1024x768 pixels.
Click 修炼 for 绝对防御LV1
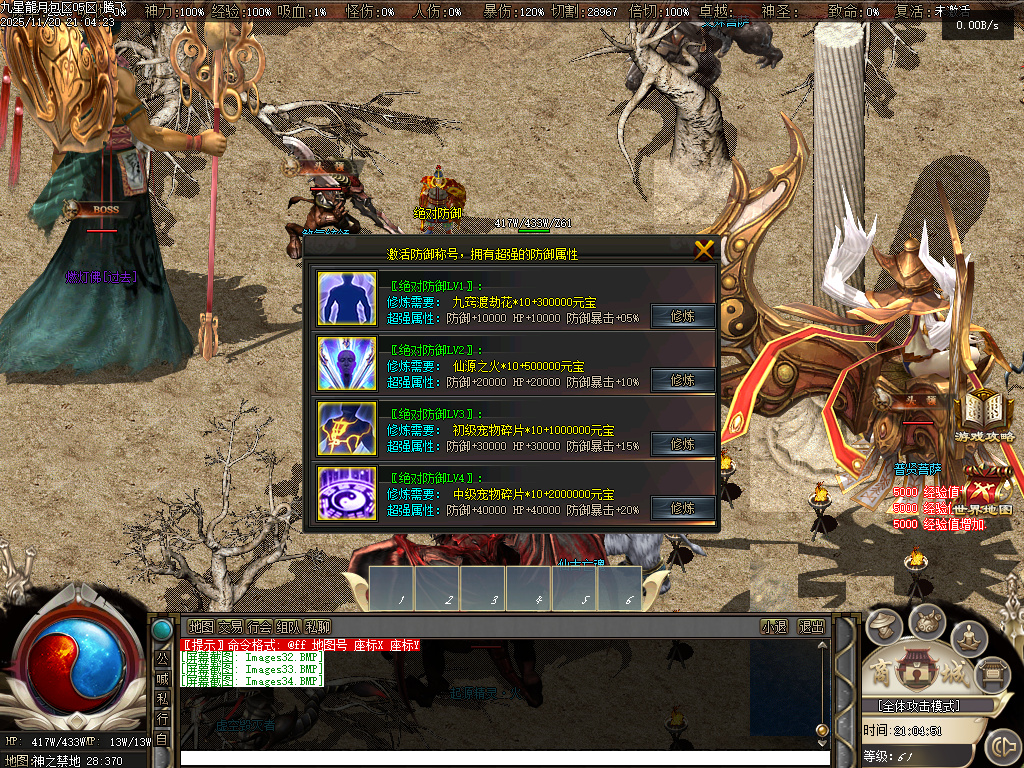(683, 317)
